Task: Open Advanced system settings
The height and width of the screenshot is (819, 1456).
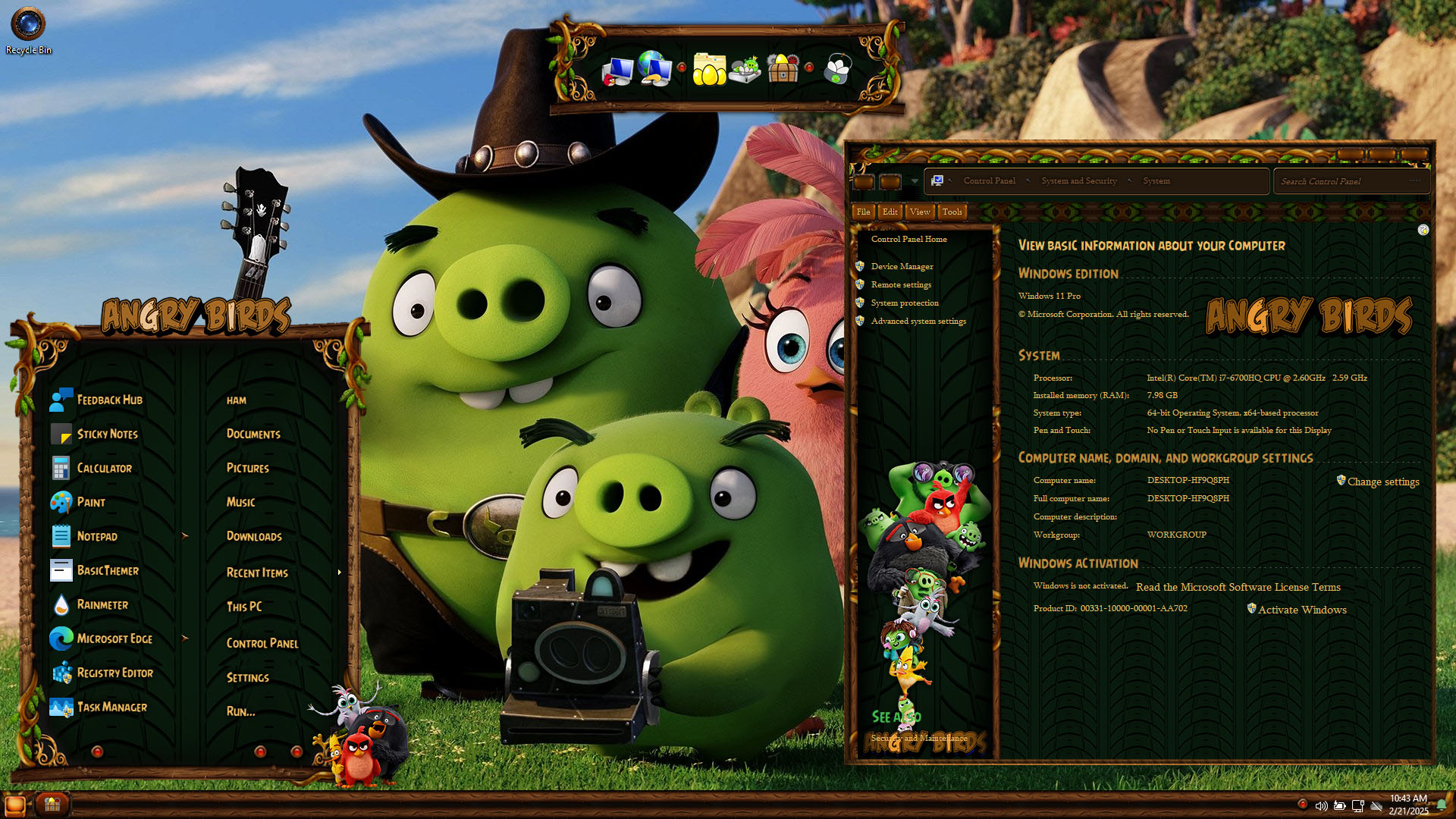Action: (918, 322)
